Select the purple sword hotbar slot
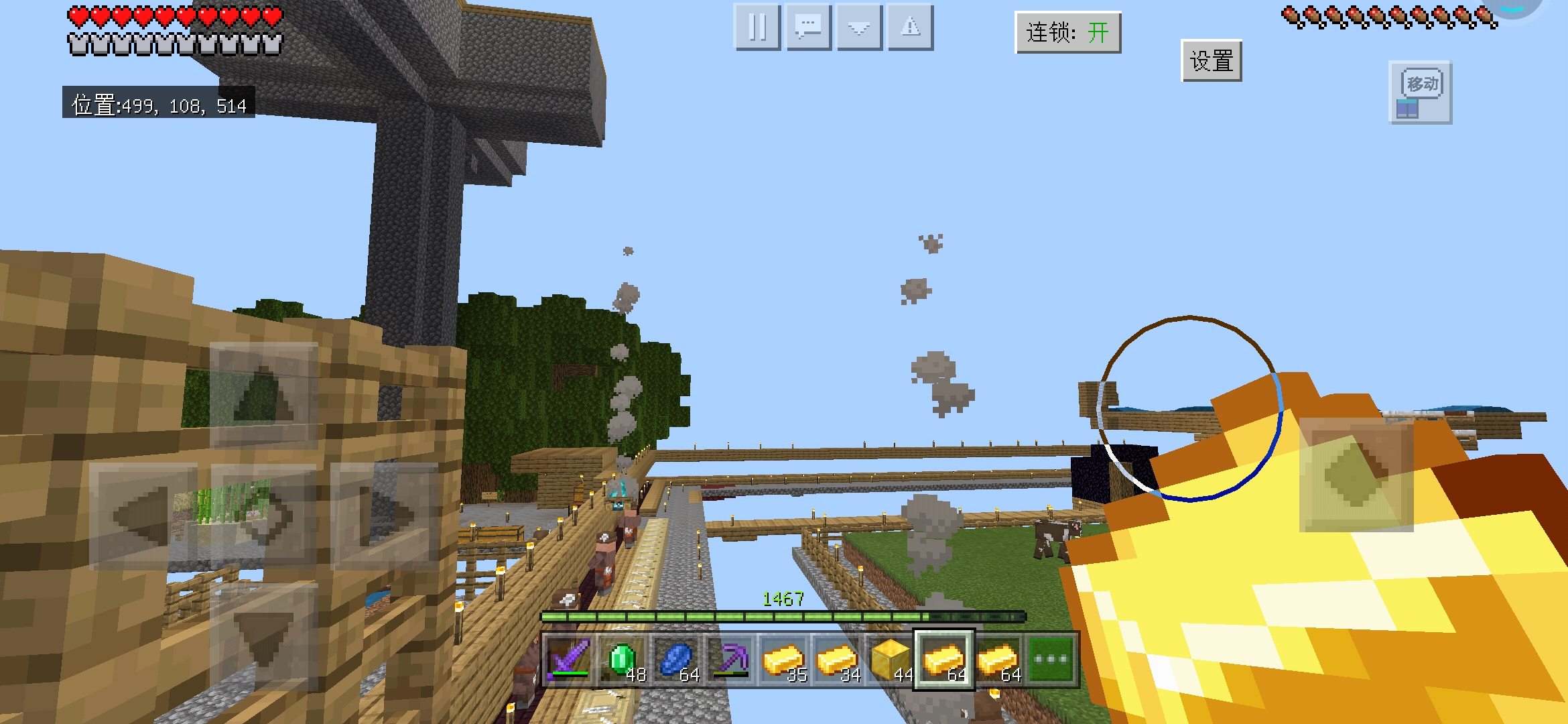The height and width of the screenshot is (724, 1568). [568, 660]
